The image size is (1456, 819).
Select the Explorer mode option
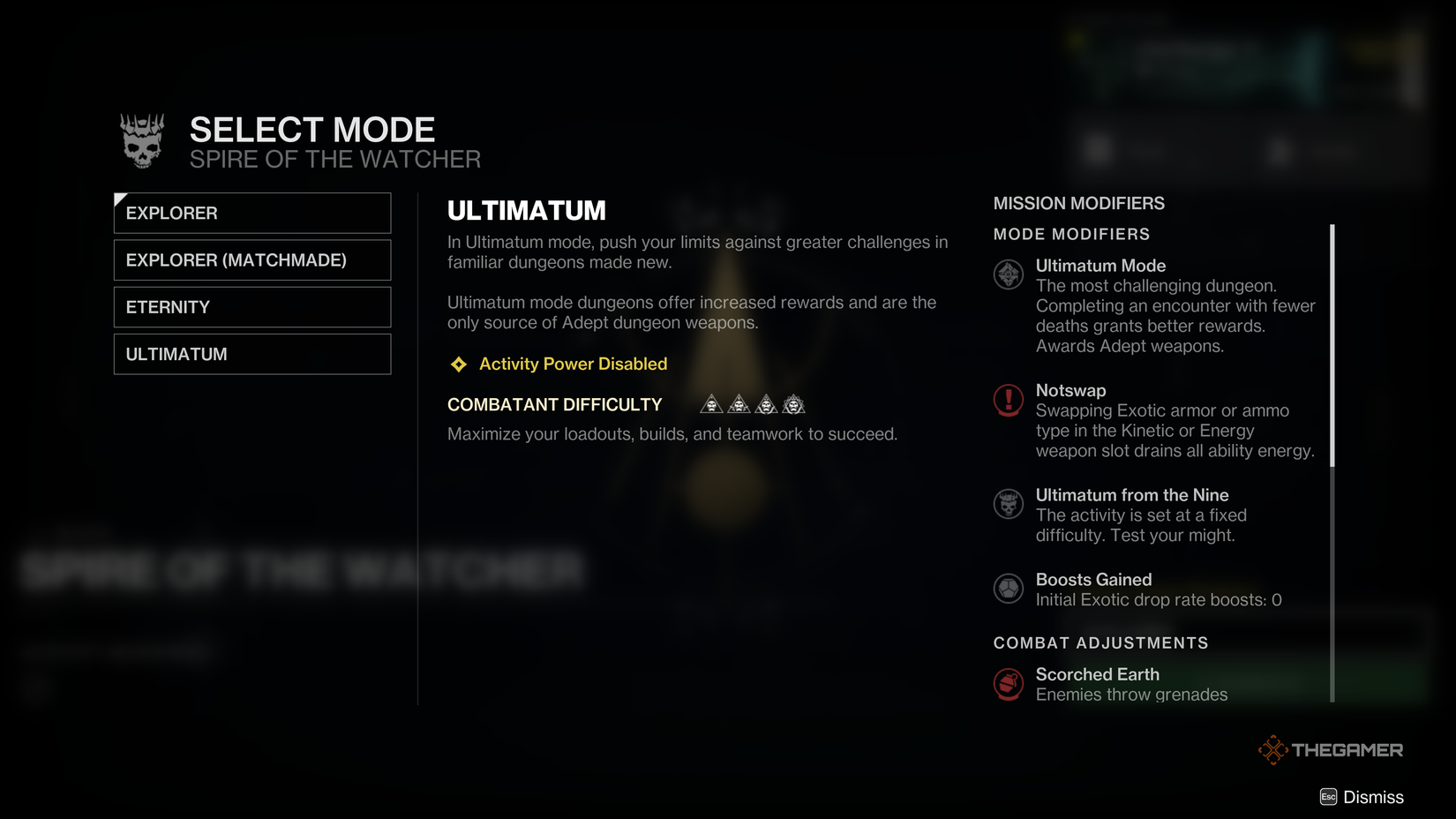pyautogui.click(x=251, y=213)
